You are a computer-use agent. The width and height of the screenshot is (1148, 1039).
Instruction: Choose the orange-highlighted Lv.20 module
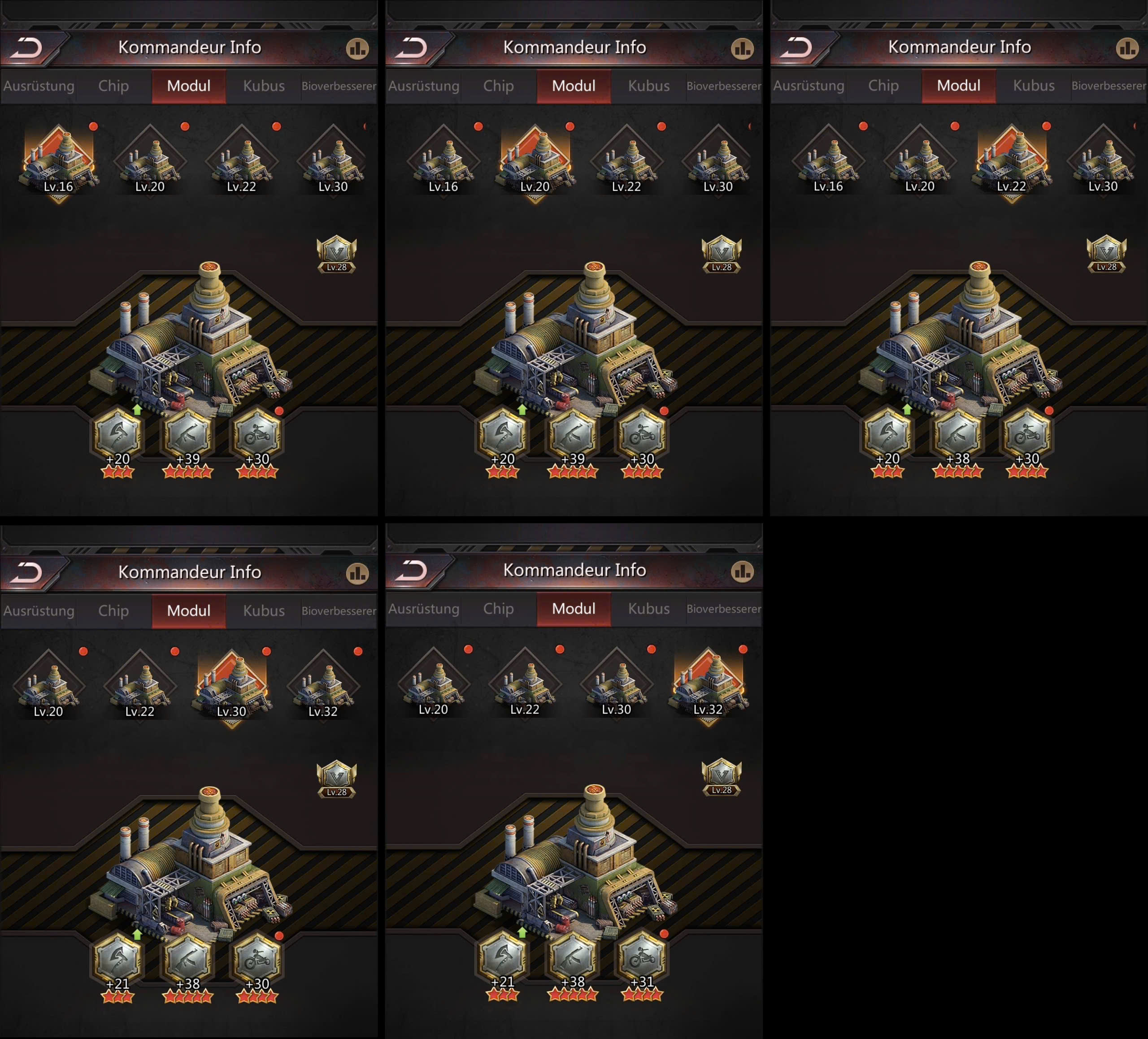[x=535, y=161]
